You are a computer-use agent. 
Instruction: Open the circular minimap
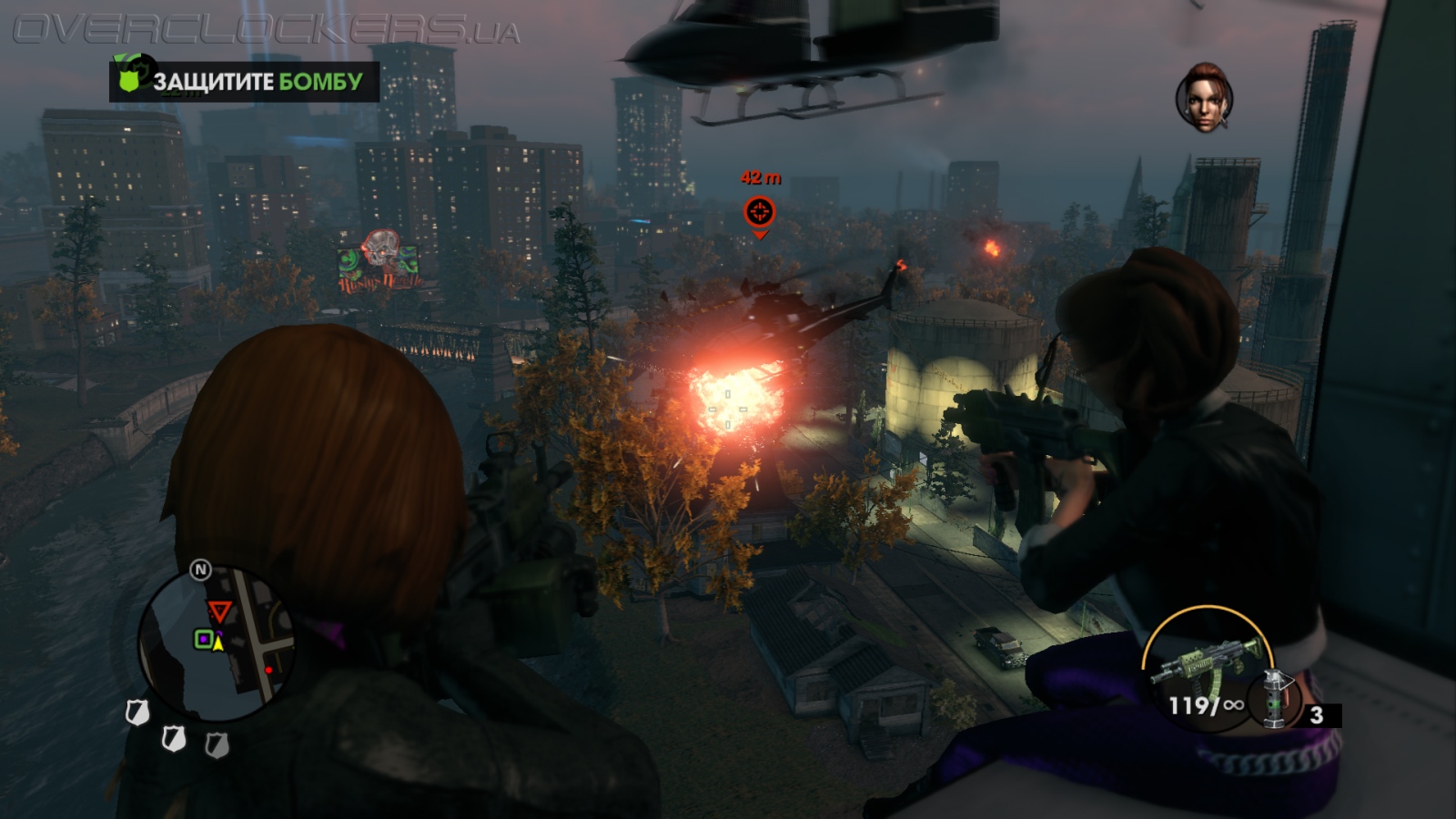pyautogui.click(x=217, y=643)
